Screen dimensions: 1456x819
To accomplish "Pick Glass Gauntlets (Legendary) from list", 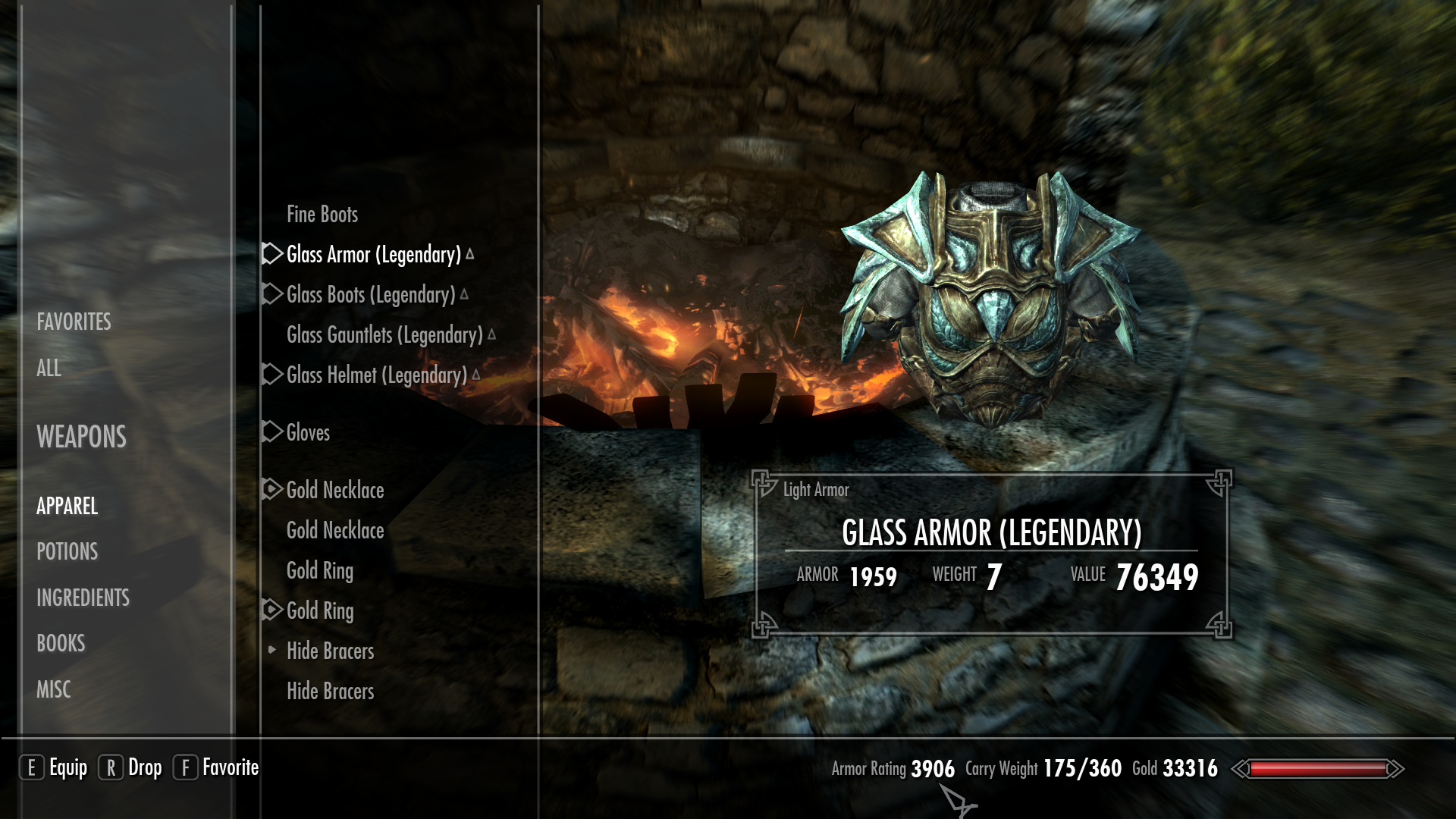I will pyautogui.click(x=384, y=335).
